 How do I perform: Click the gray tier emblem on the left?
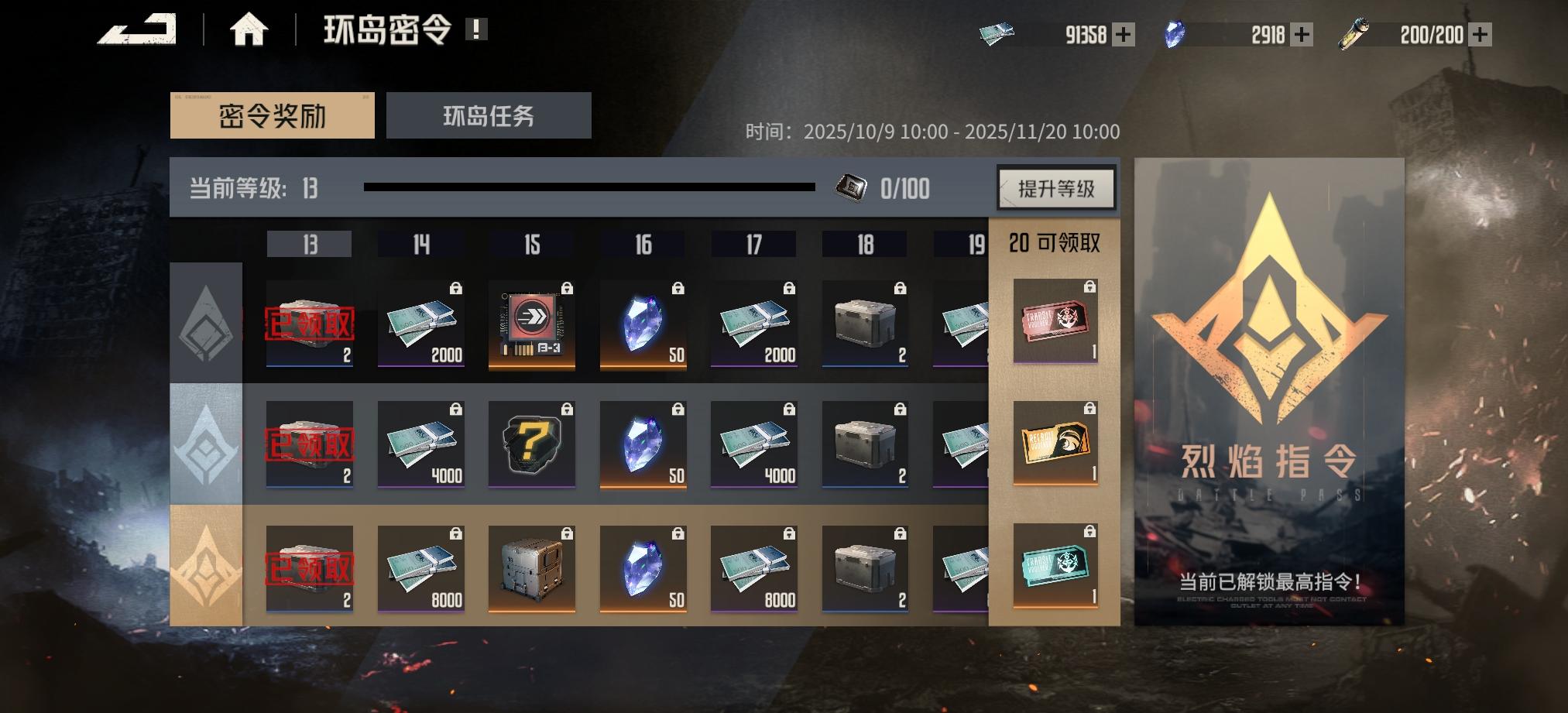click(207, 323)
